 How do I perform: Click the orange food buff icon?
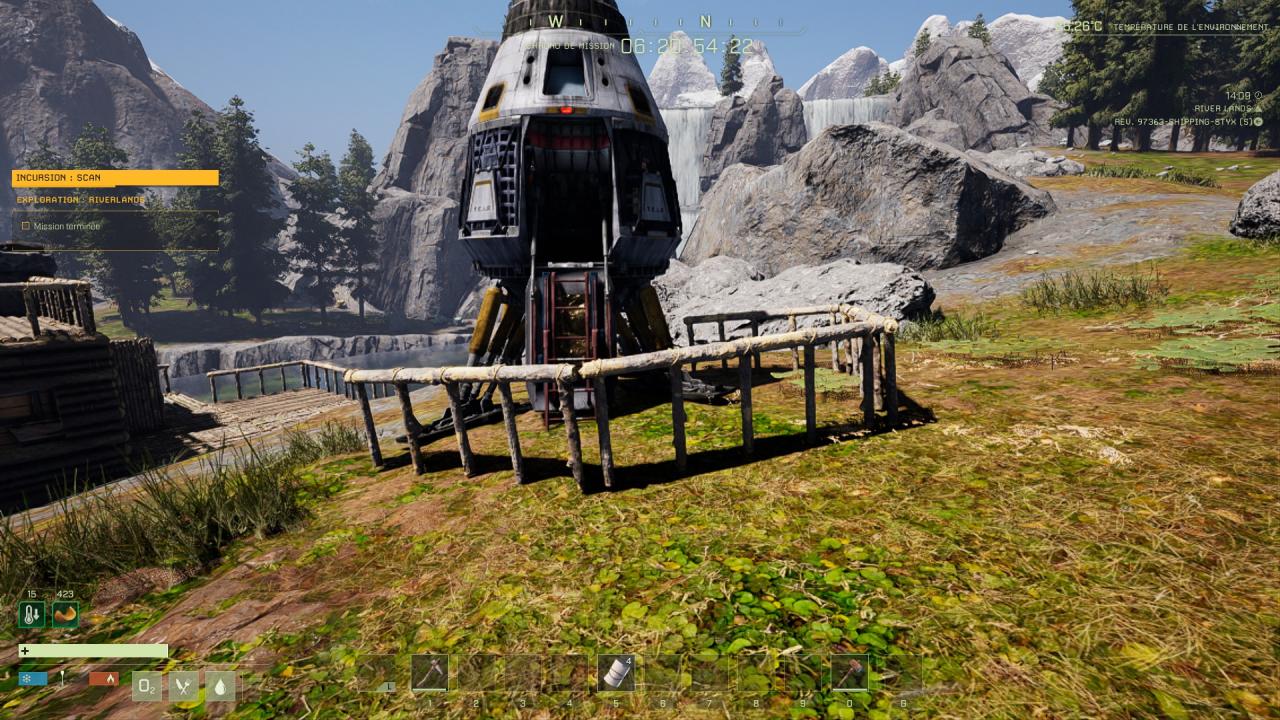[65, 614]
